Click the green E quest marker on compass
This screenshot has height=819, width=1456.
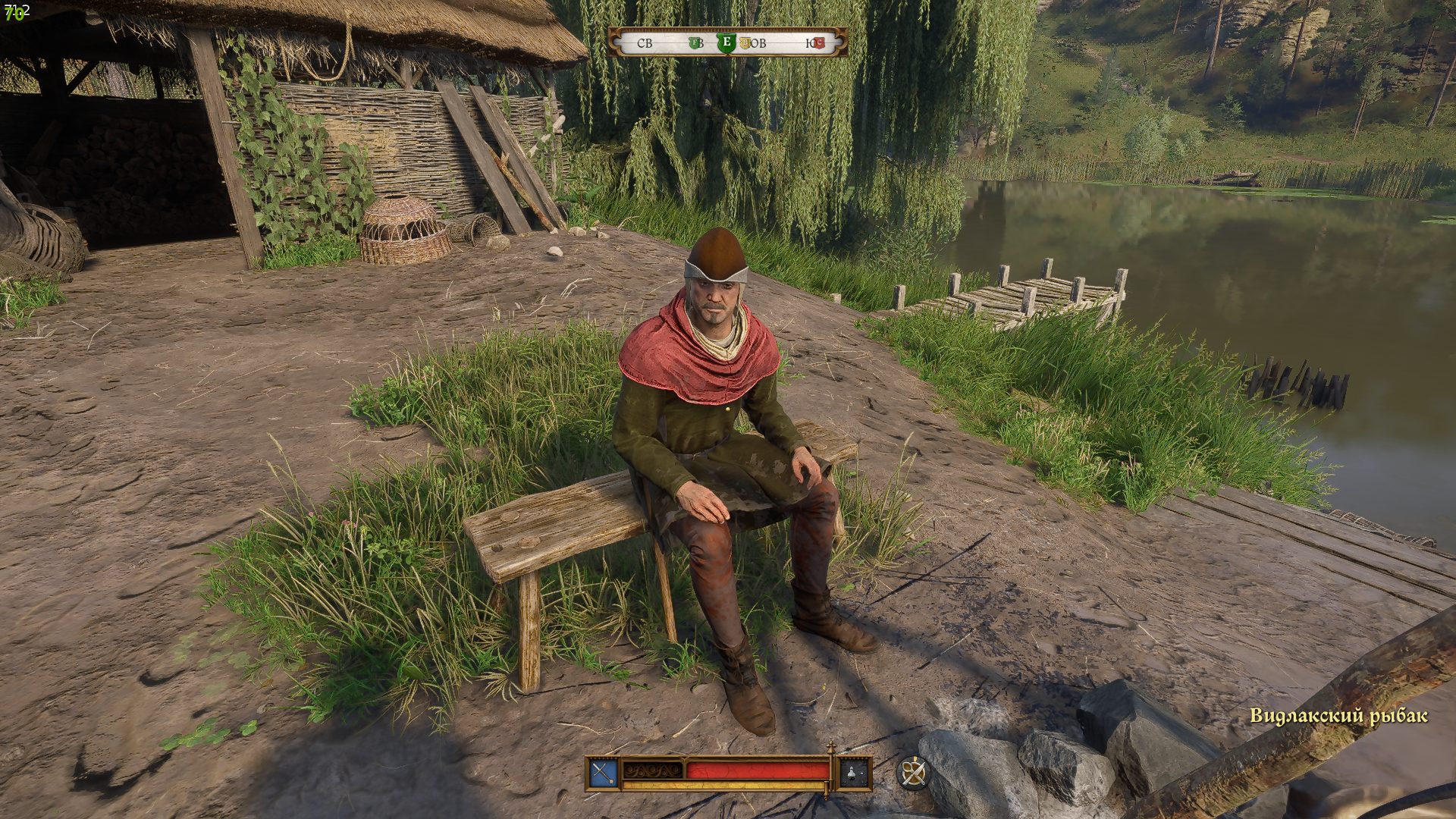click(726, 42)
